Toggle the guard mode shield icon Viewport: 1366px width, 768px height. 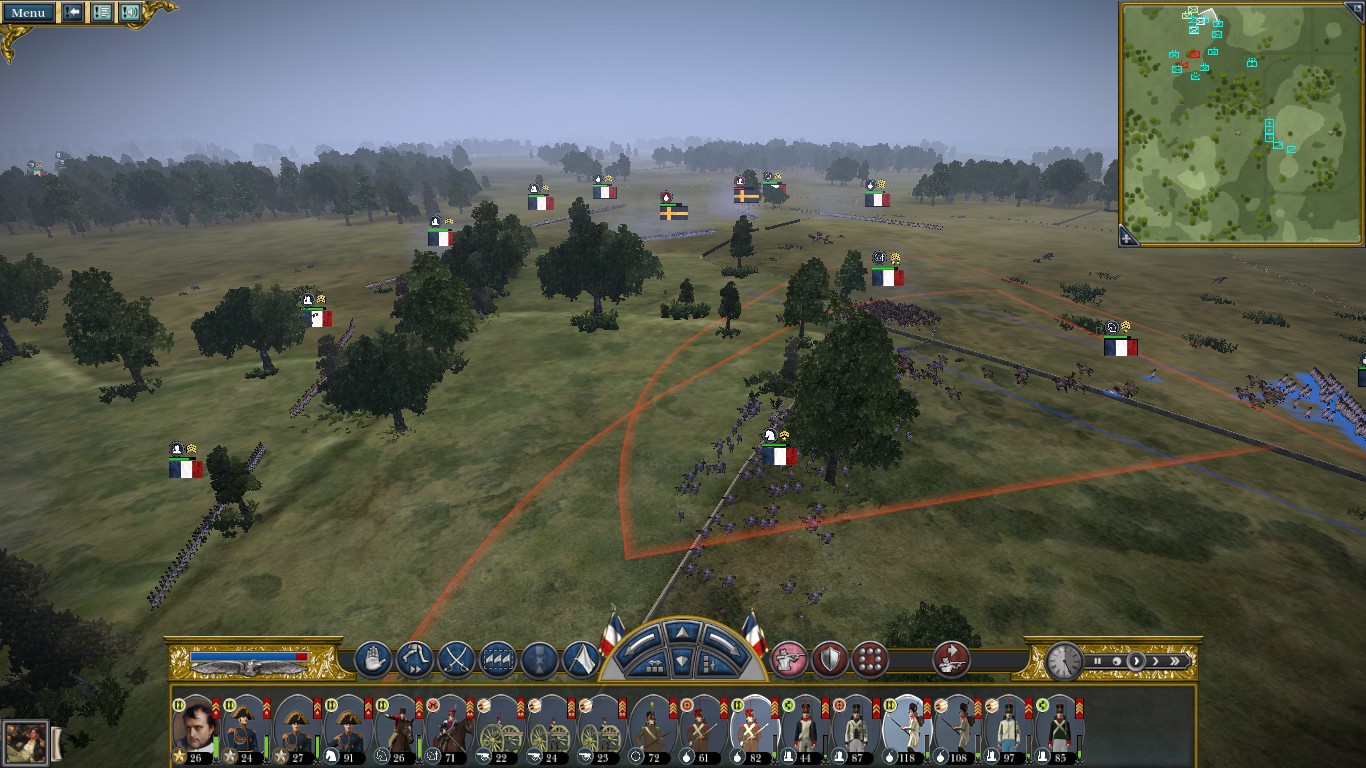[x=830, y=659]
